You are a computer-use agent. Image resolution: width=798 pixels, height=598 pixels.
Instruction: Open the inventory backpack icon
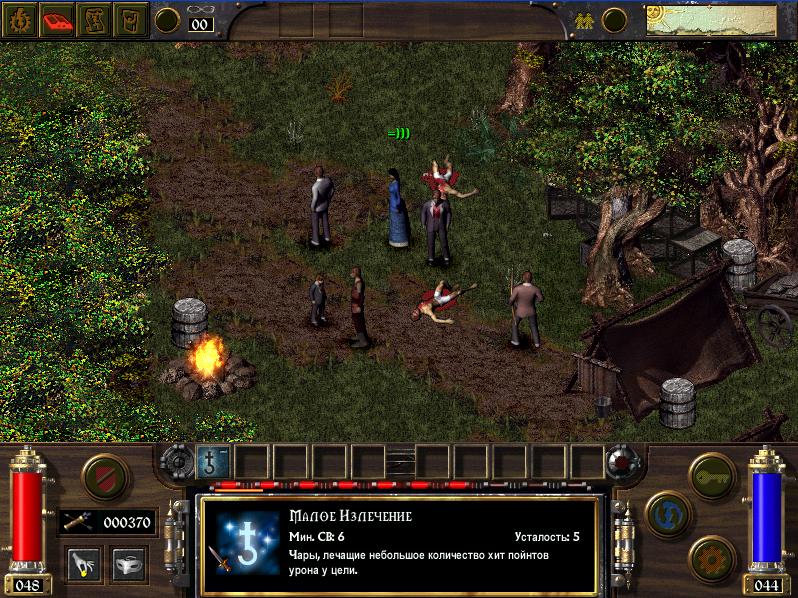tap(129, 19)
